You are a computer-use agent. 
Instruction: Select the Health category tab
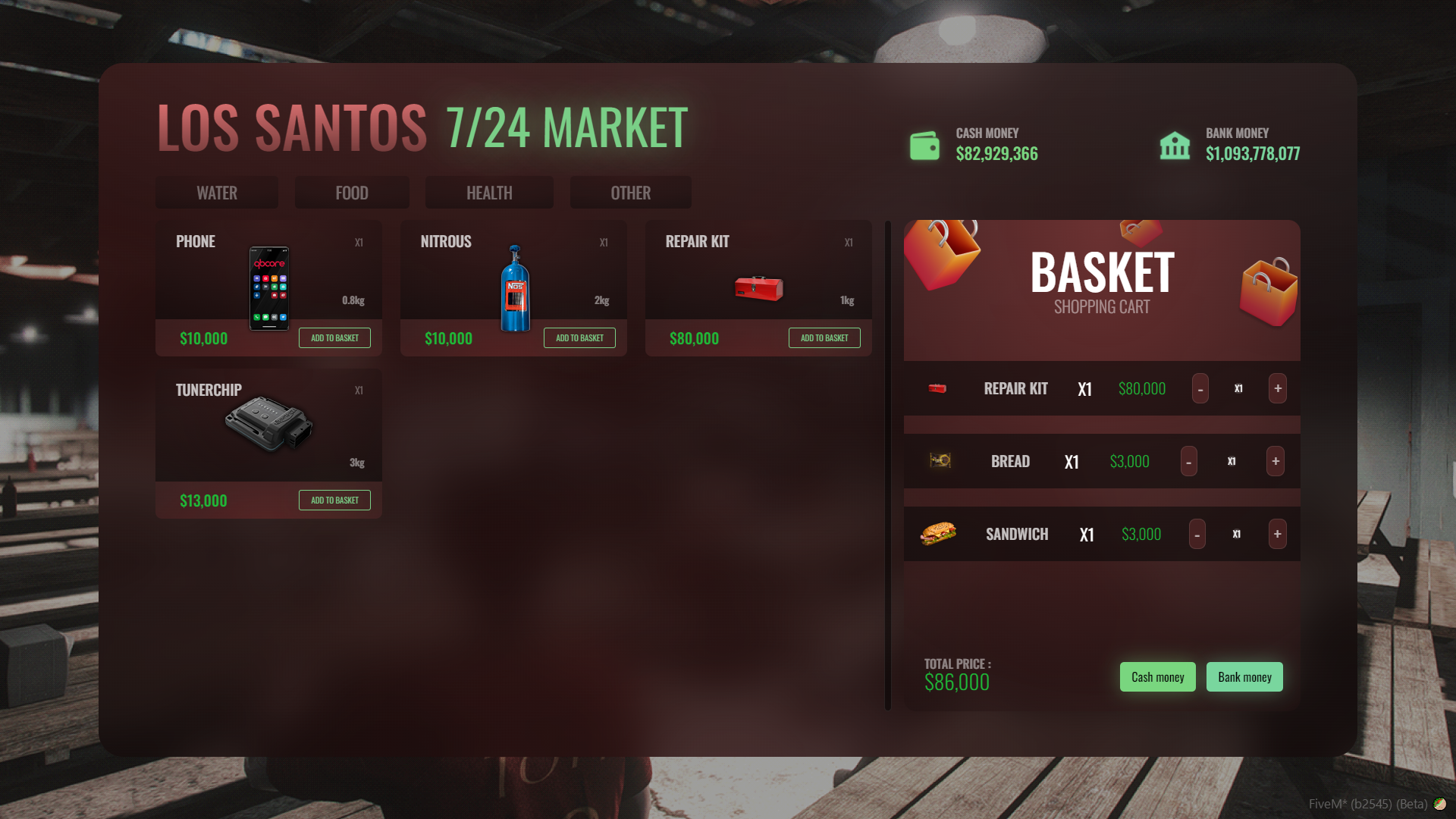pyautogui.click(x=489, y=193)
